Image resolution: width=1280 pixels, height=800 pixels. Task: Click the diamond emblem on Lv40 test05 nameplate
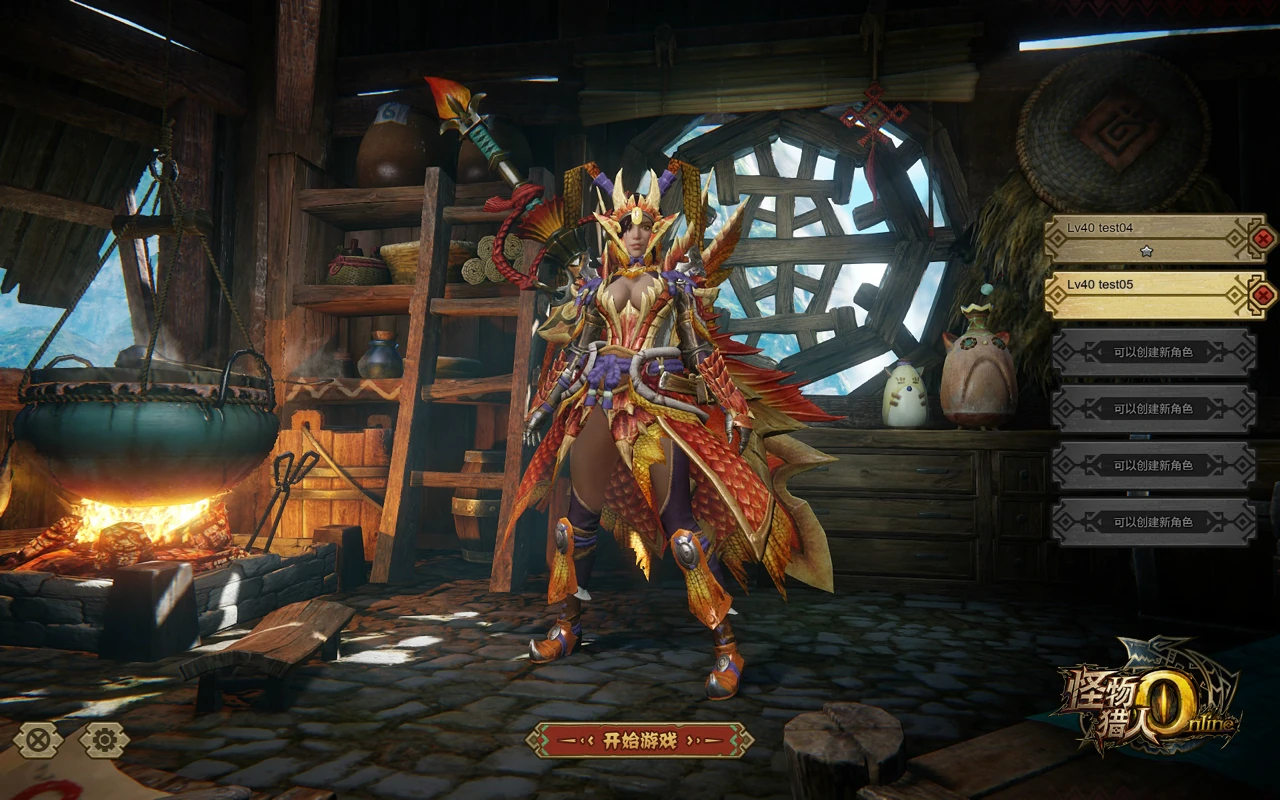coord(1056,293)
